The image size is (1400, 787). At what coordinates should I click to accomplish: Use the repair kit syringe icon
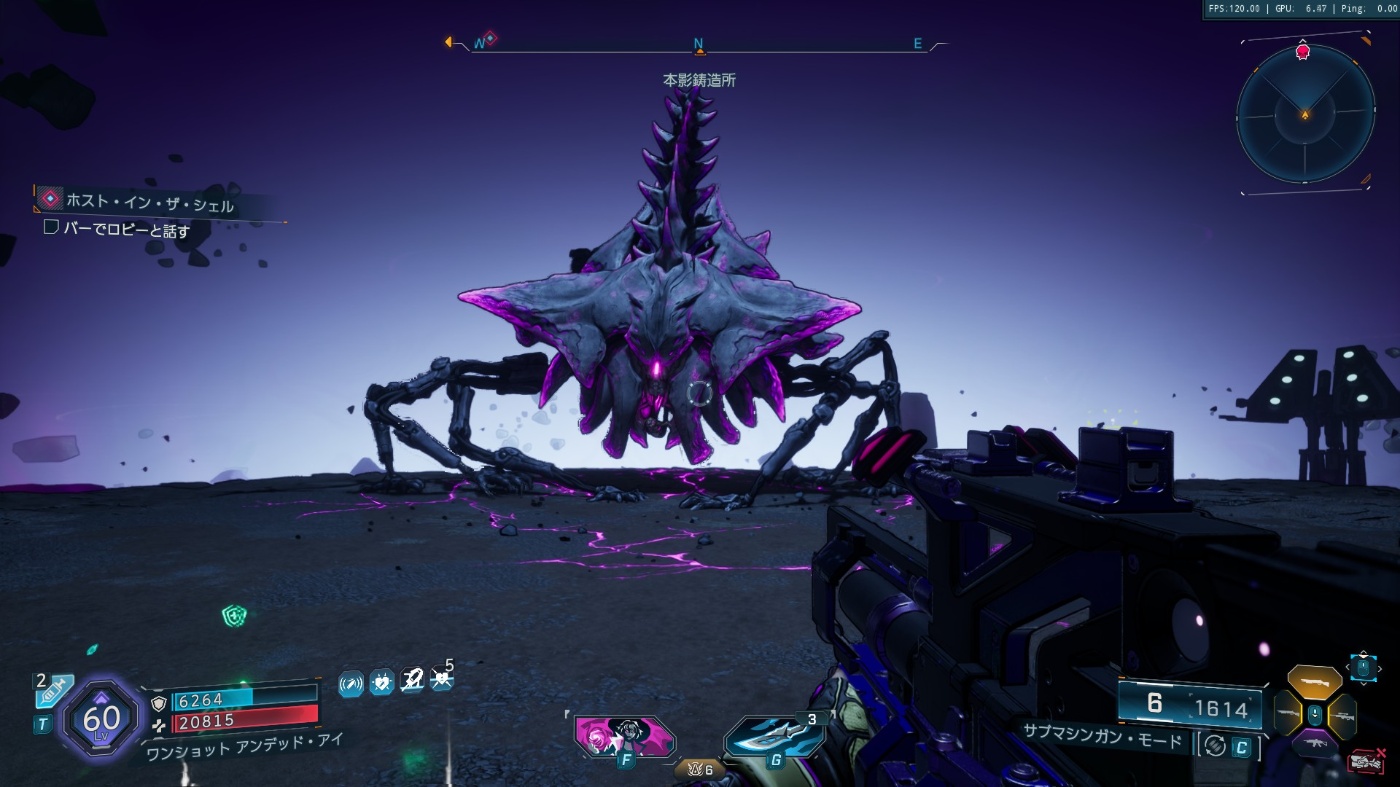point(54,691)
